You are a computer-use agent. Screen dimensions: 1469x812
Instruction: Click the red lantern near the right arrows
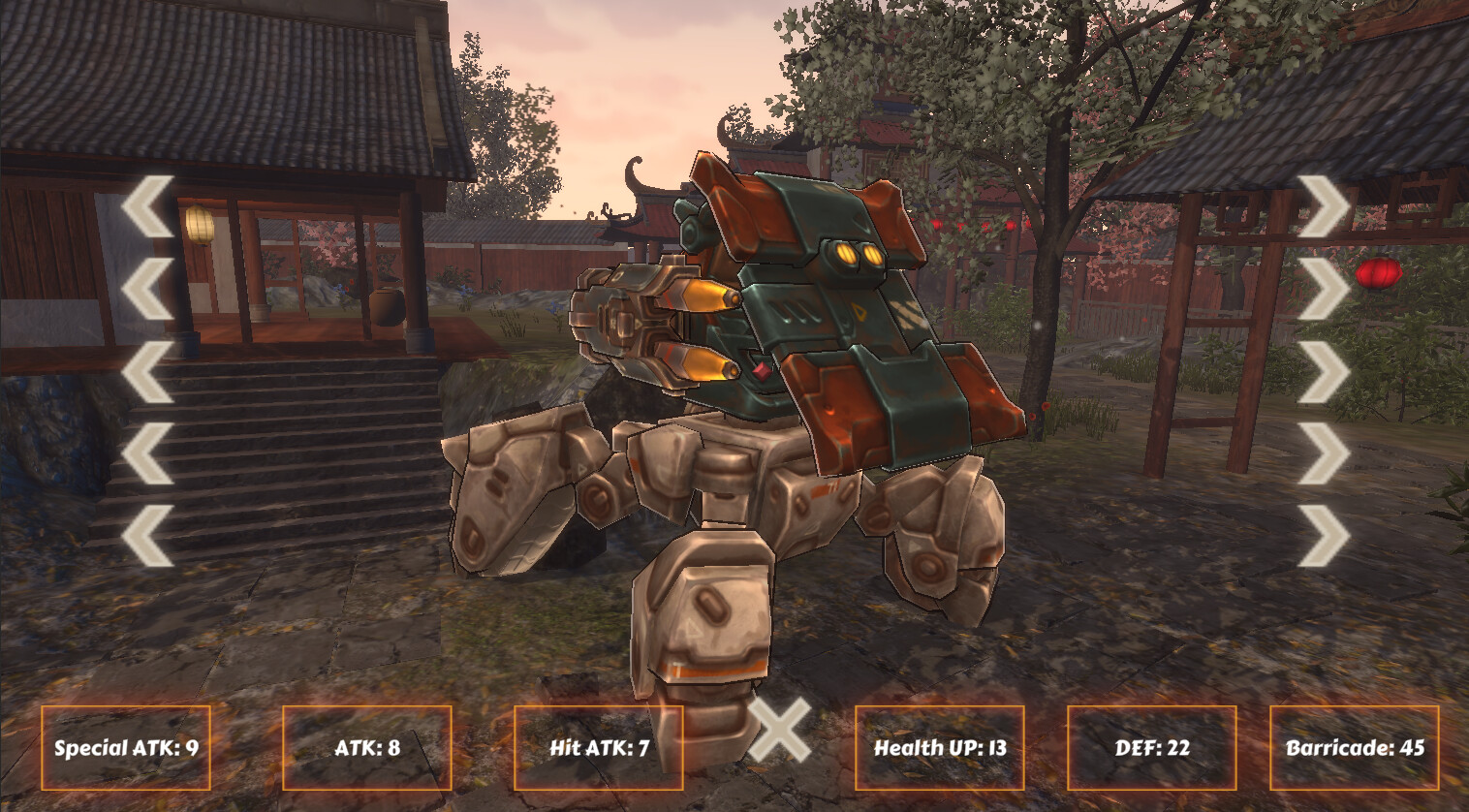tap(1380, 273)
